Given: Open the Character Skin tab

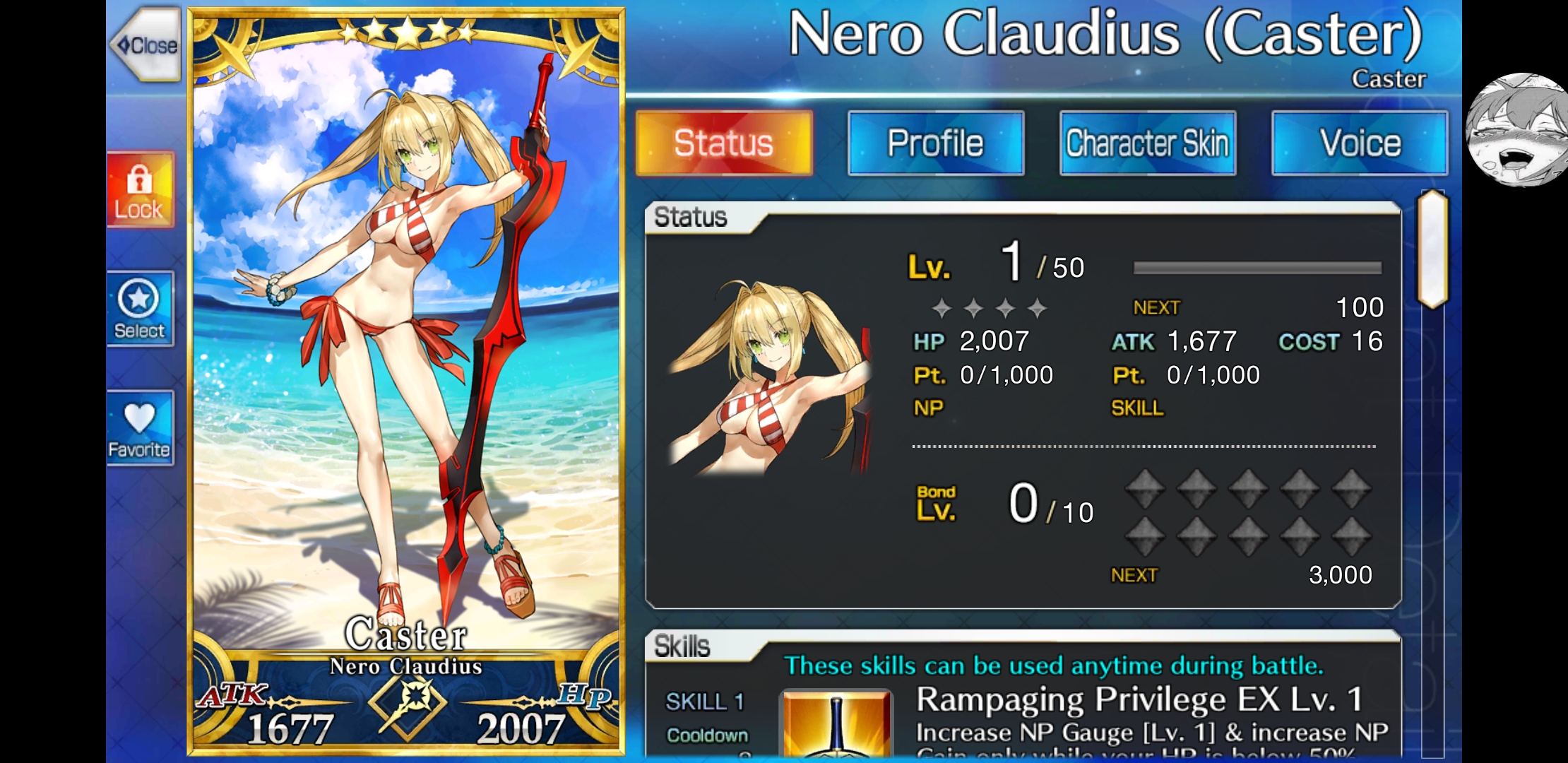Looking at the screenshot, I should click(1147, 143).
